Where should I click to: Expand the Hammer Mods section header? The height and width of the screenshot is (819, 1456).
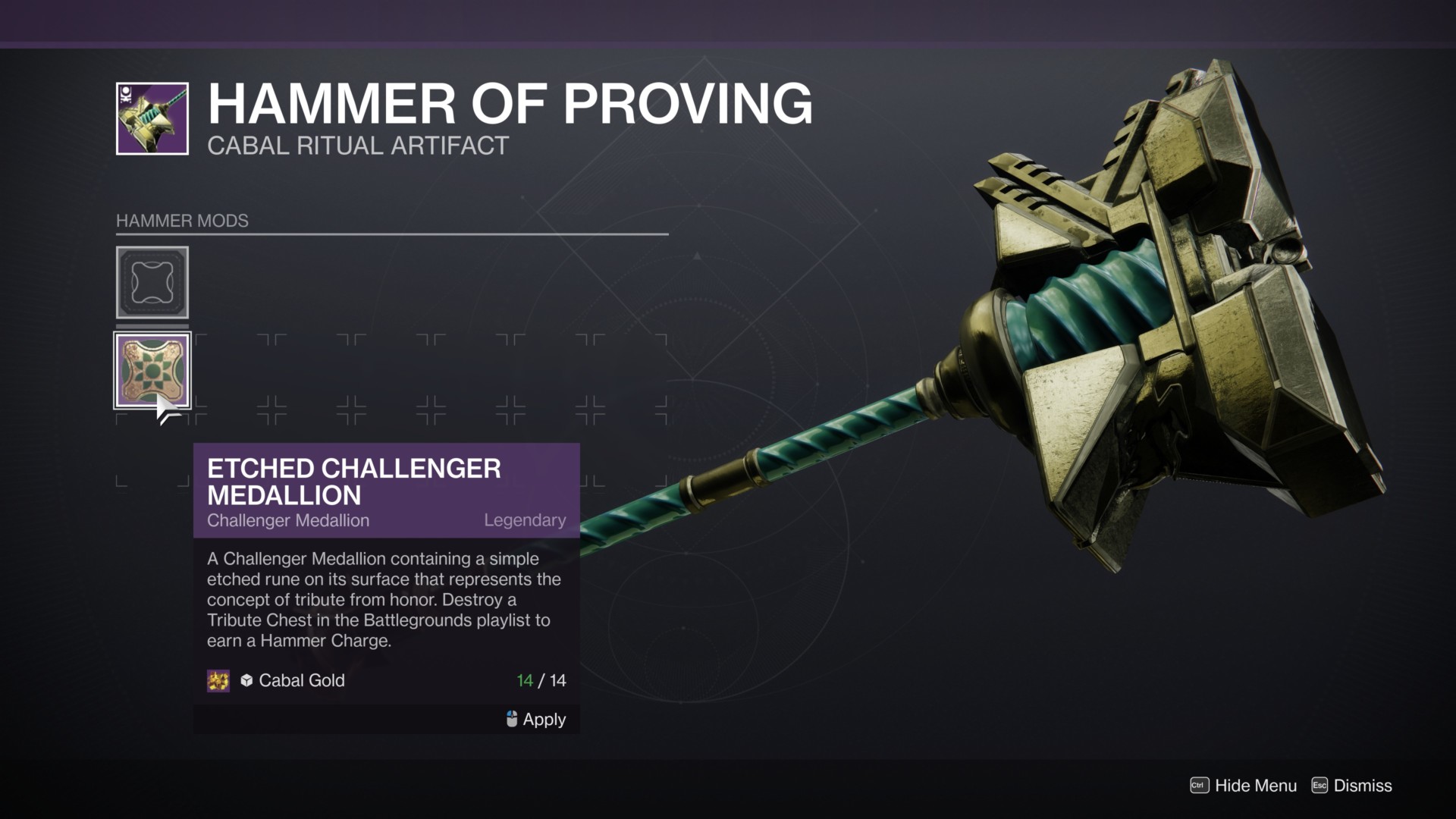coord(182,221)
